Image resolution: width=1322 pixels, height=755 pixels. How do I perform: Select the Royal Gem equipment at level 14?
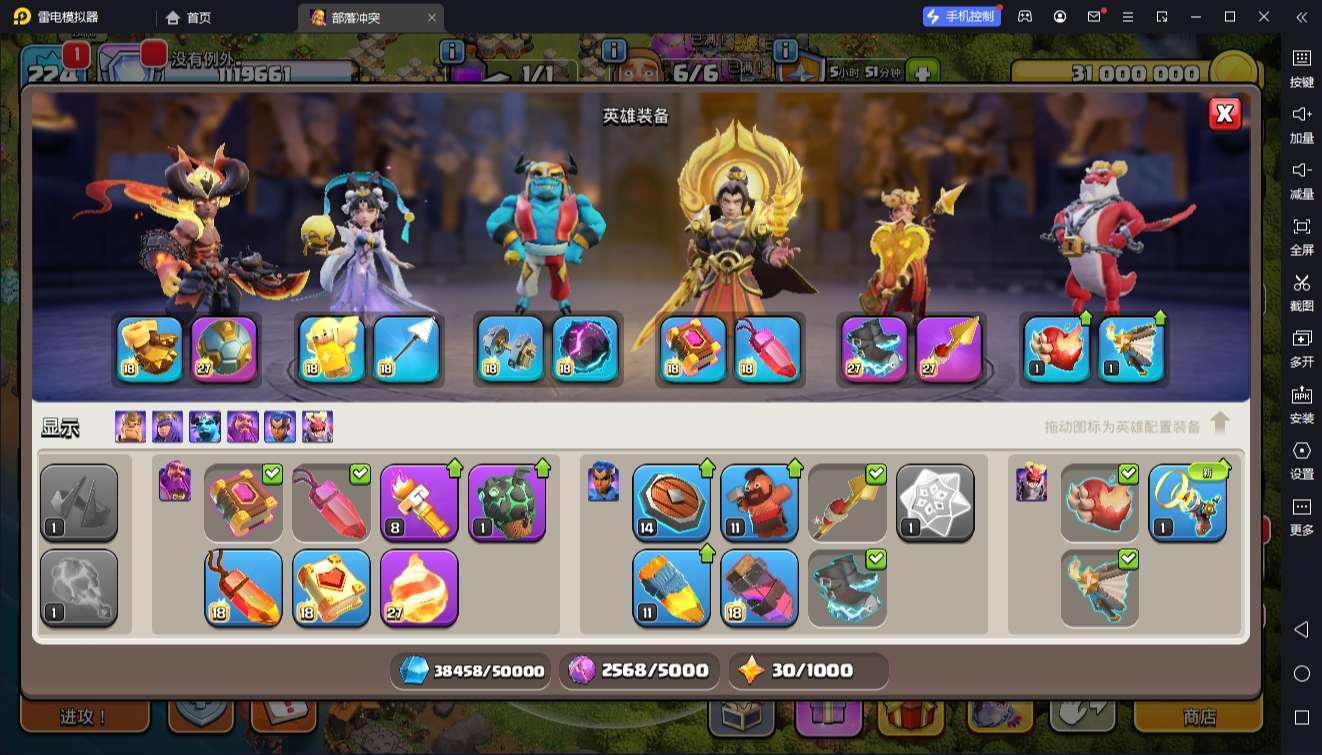(x=671, y=502)
